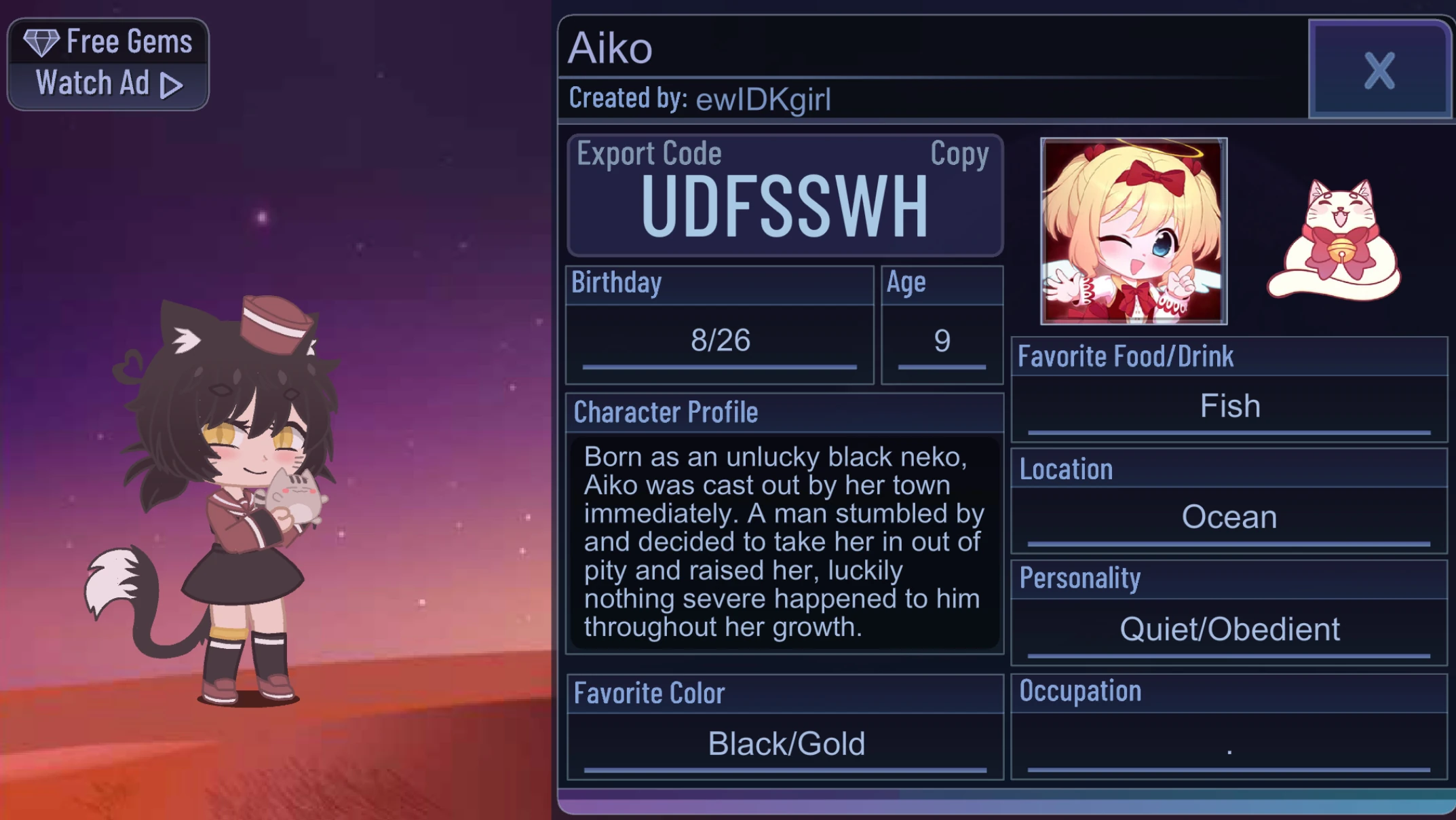The image size is (1456, 820).
Task: Edit the Personality field Quiet/Obedient
Action: coord(1228,629)
